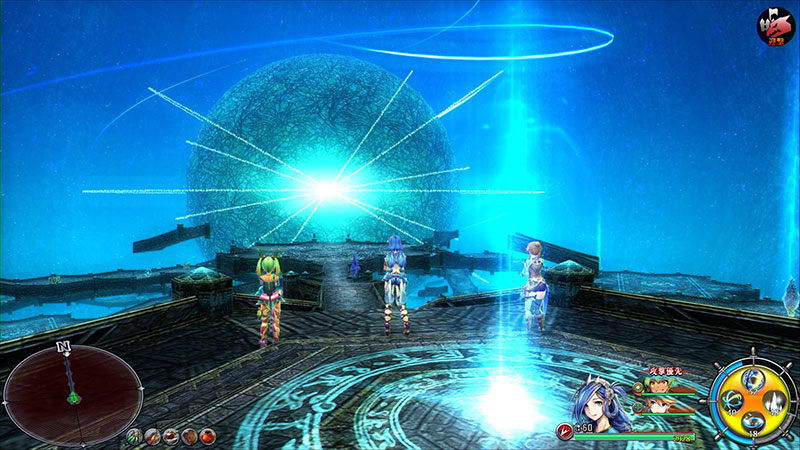The image size is (800, 450).
Task: Select the red potion jar icon
Action: point(207,436)
